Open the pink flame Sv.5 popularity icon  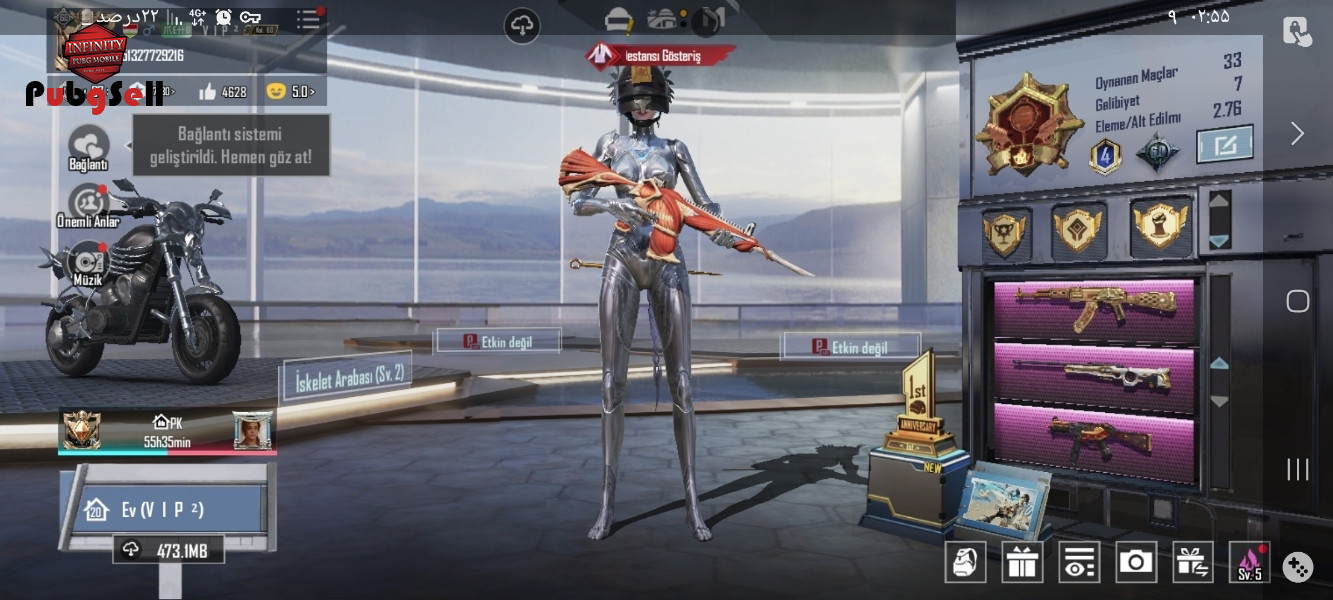pyautogui.click(x=1250, y=563)
